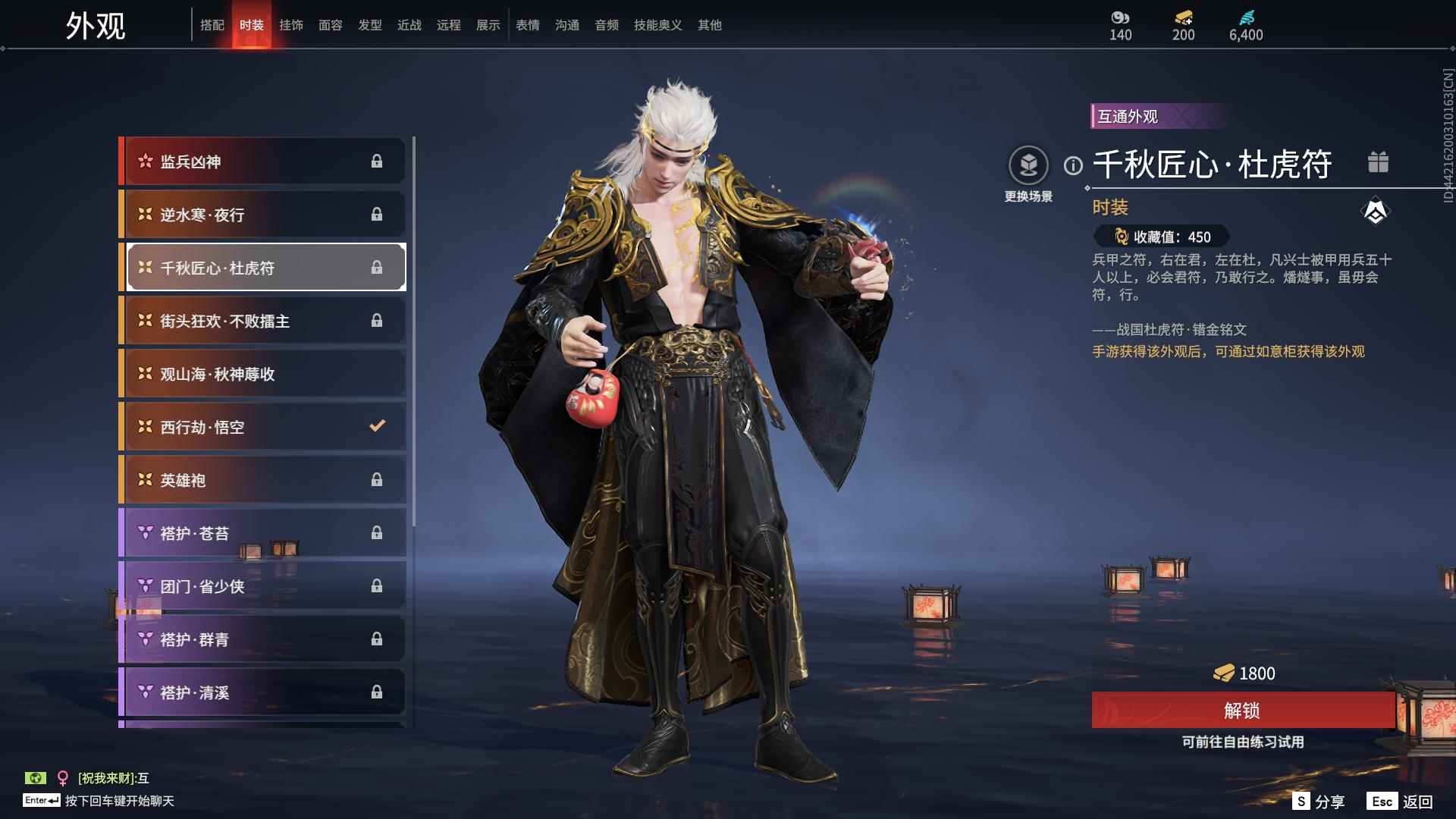Switch to the 搭配 tab
Viewport: 1456px width, 819px height.
212,25
